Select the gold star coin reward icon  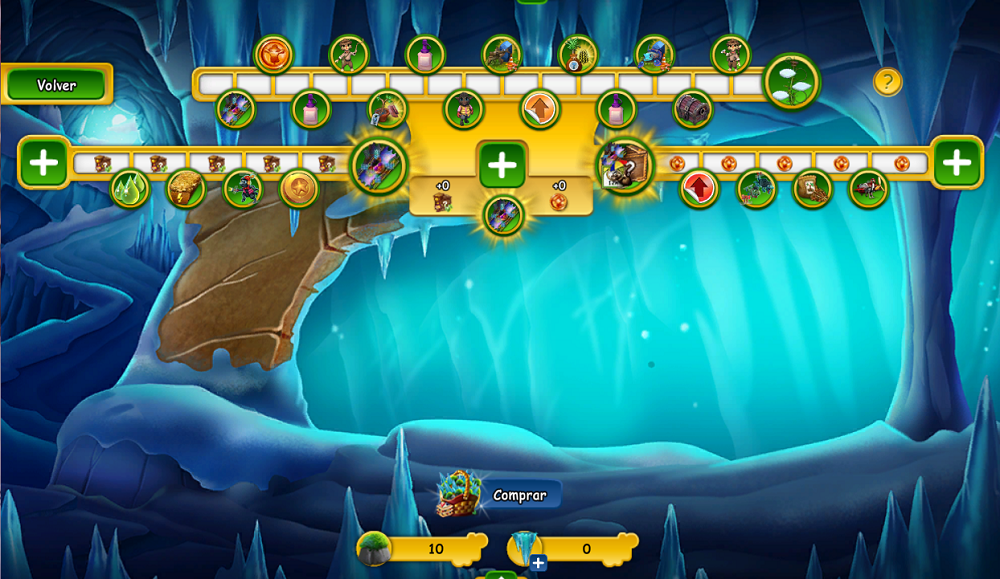298,187
